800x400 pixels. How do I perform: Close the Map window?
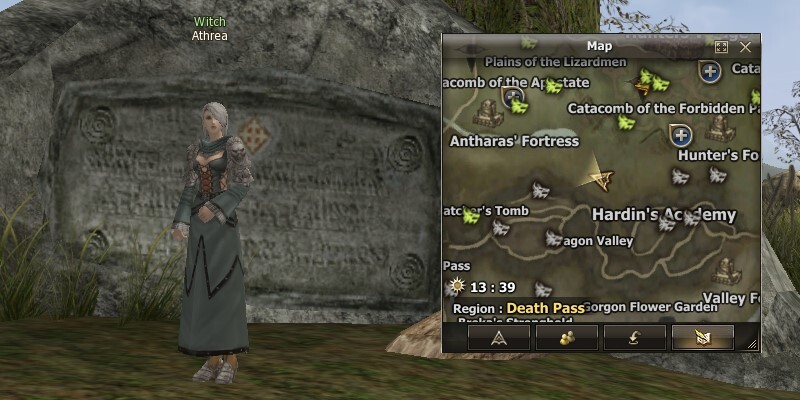pyautogui.click(x=745, y=46)
